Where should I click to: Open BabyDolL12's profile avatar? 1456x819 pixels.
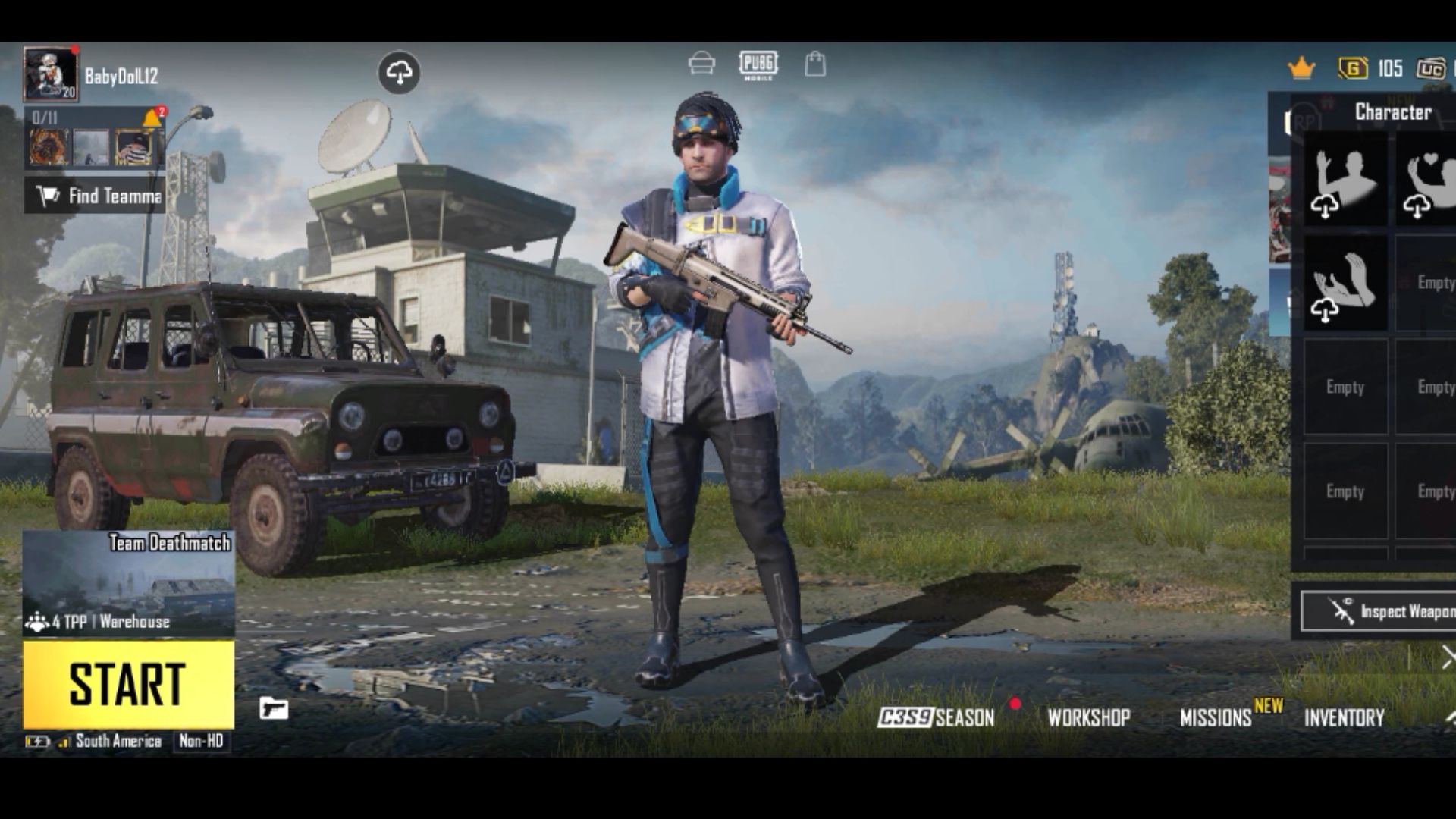click(x=50, y=74)
